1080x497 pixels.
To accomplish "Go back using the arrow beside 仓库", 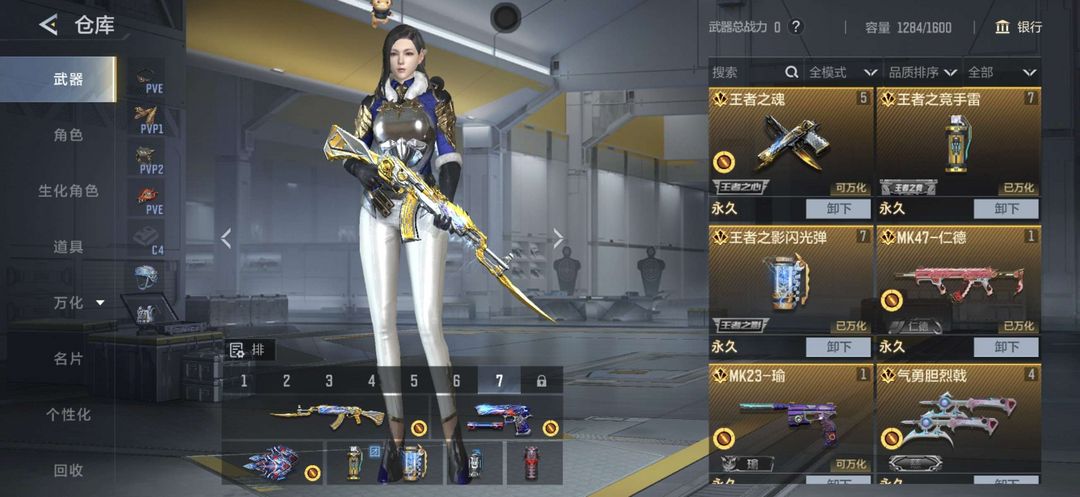I will pyautogui.click(x=48, y=25).
